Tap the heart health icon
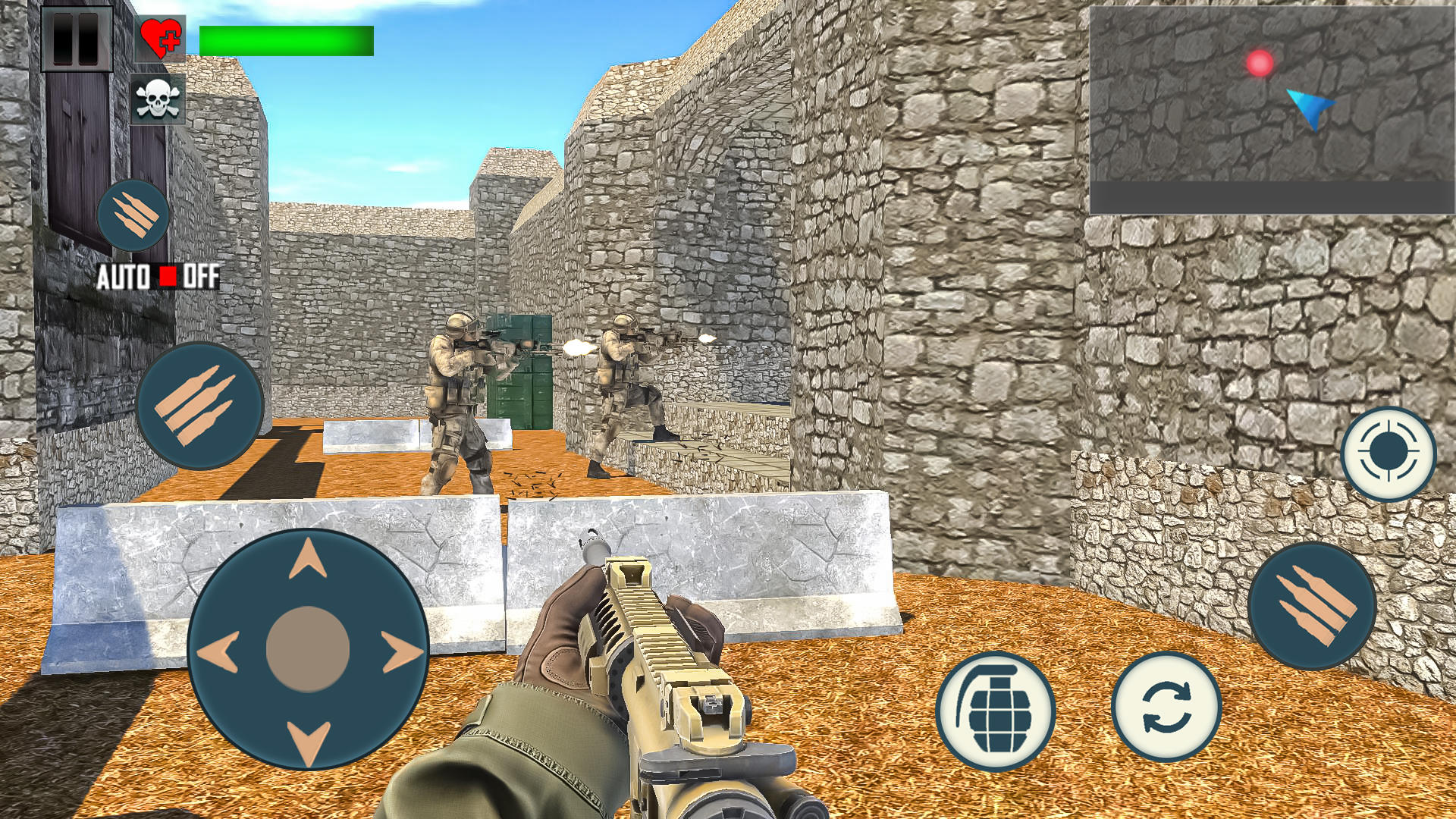 [x=160, y=36]
